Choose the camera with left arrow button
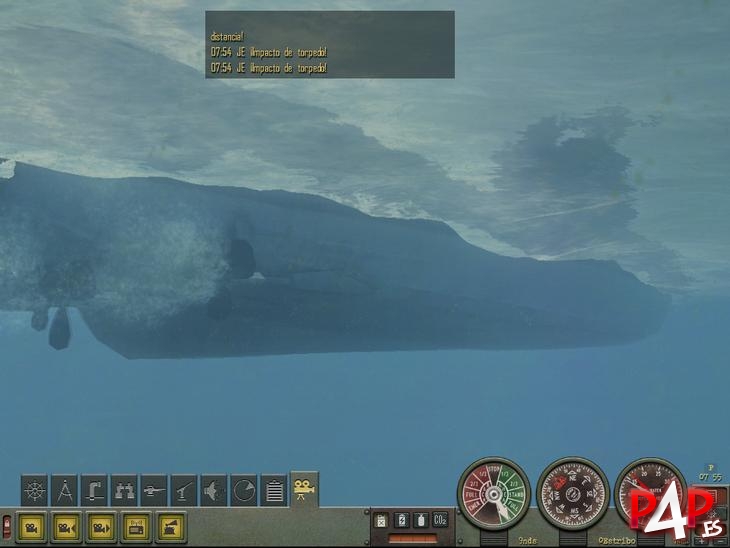The width and height of the screenshot is (730, 548). [67, 527]
